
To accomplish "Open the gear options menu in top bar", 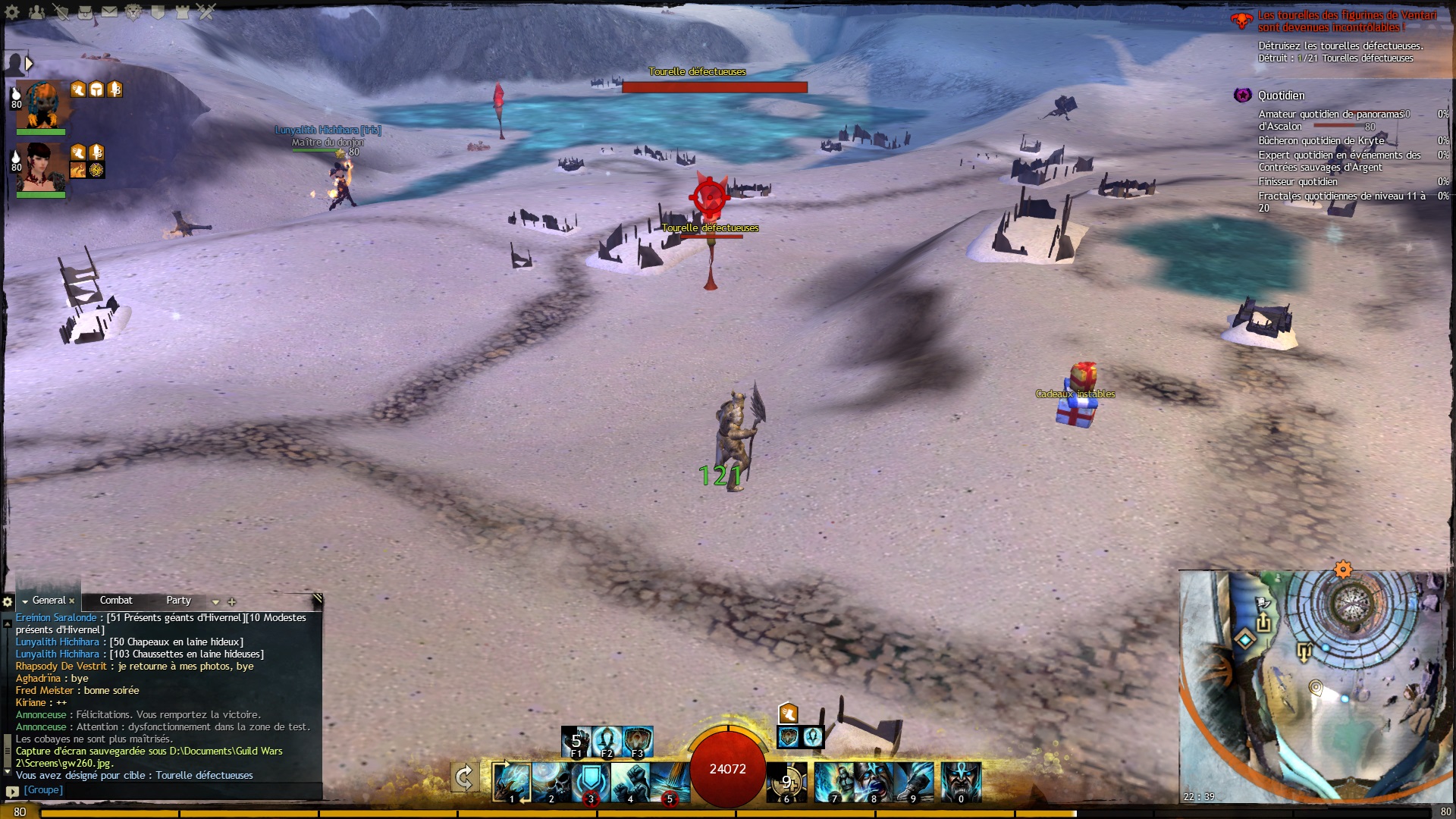I will tap(13, 12).
